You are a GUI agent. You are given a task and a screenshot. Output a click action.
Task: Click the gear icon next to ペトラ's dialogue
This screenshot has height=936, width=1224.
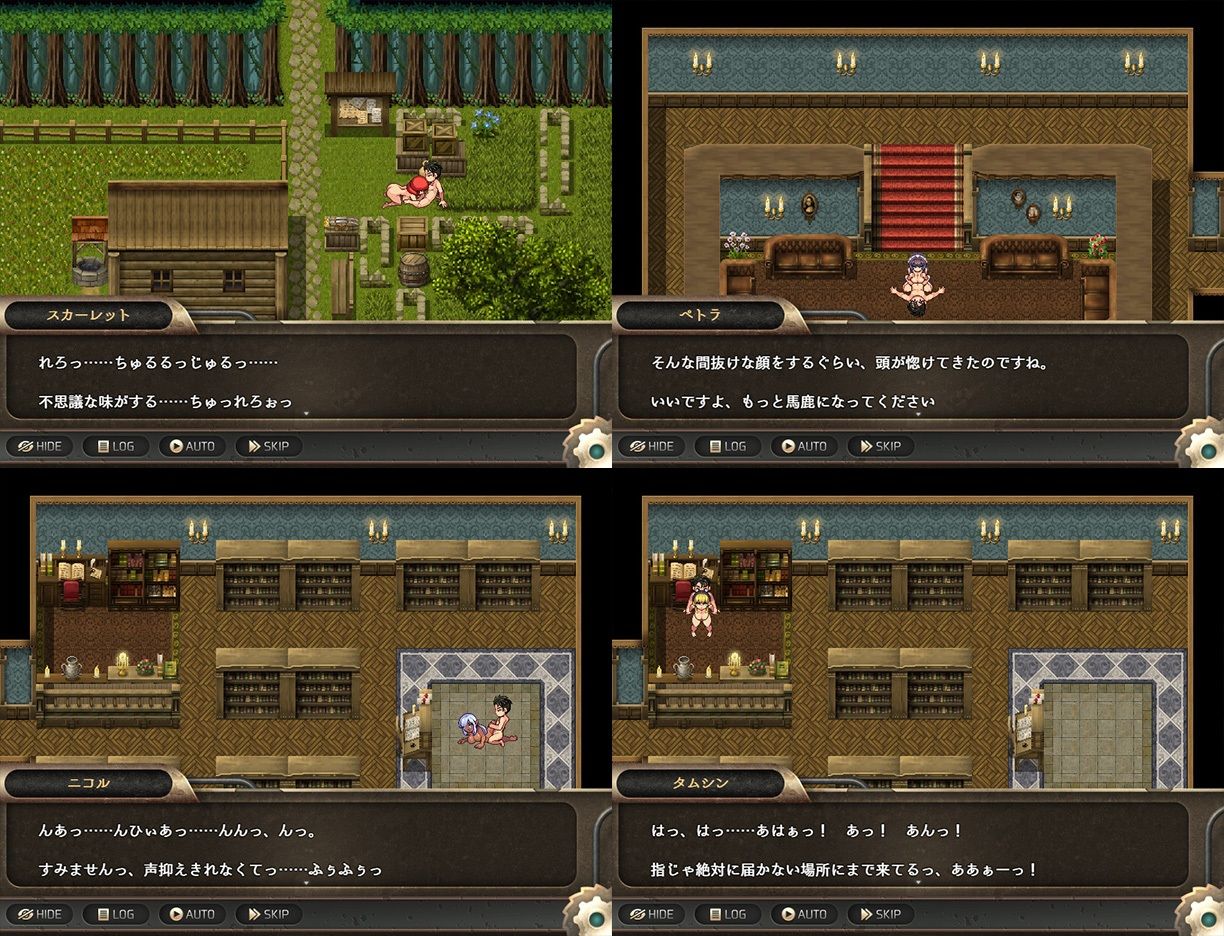tap(1204, 447)
